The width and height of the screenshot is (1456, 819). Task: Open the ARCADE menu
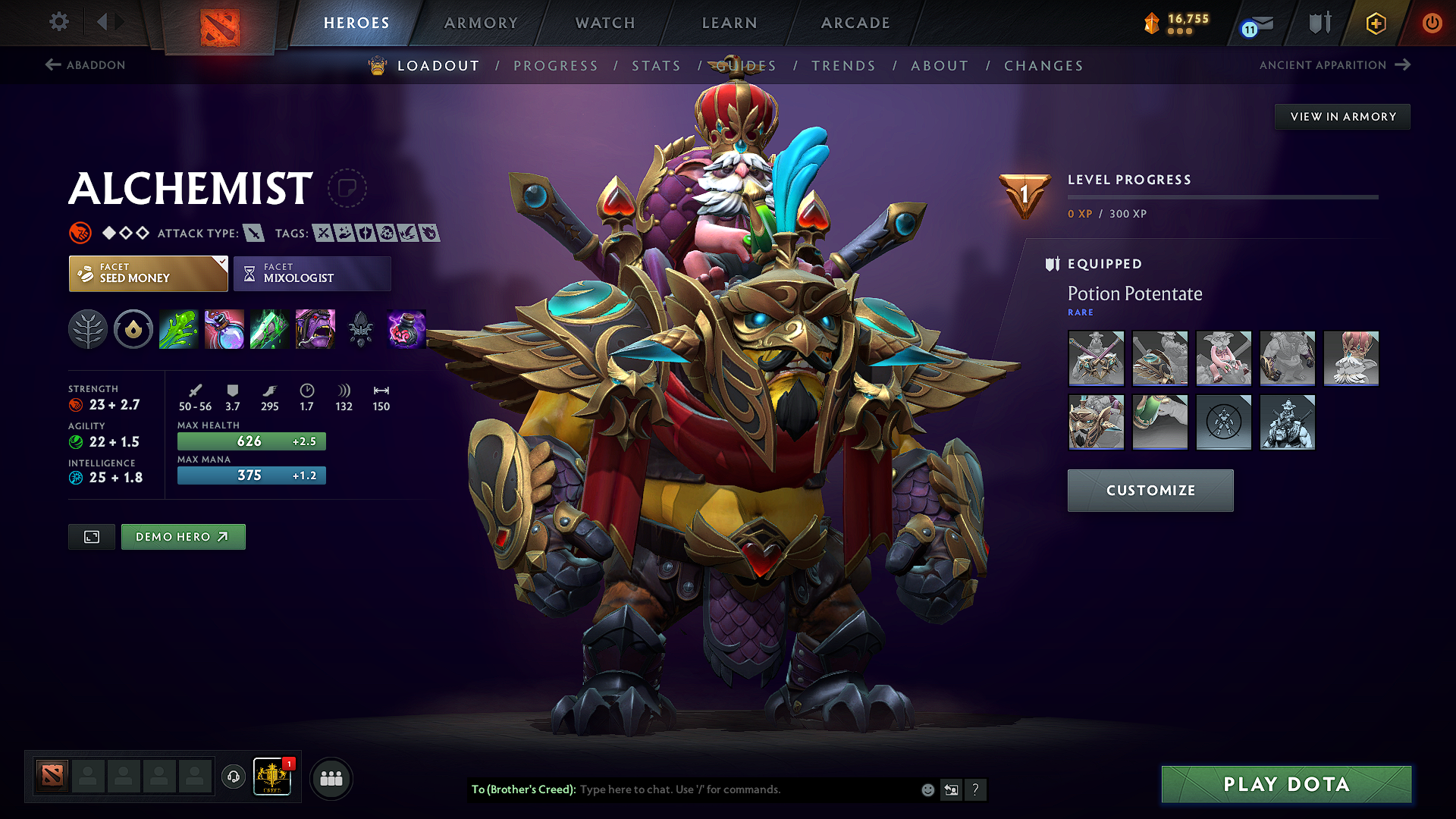[x=855, y=23]
